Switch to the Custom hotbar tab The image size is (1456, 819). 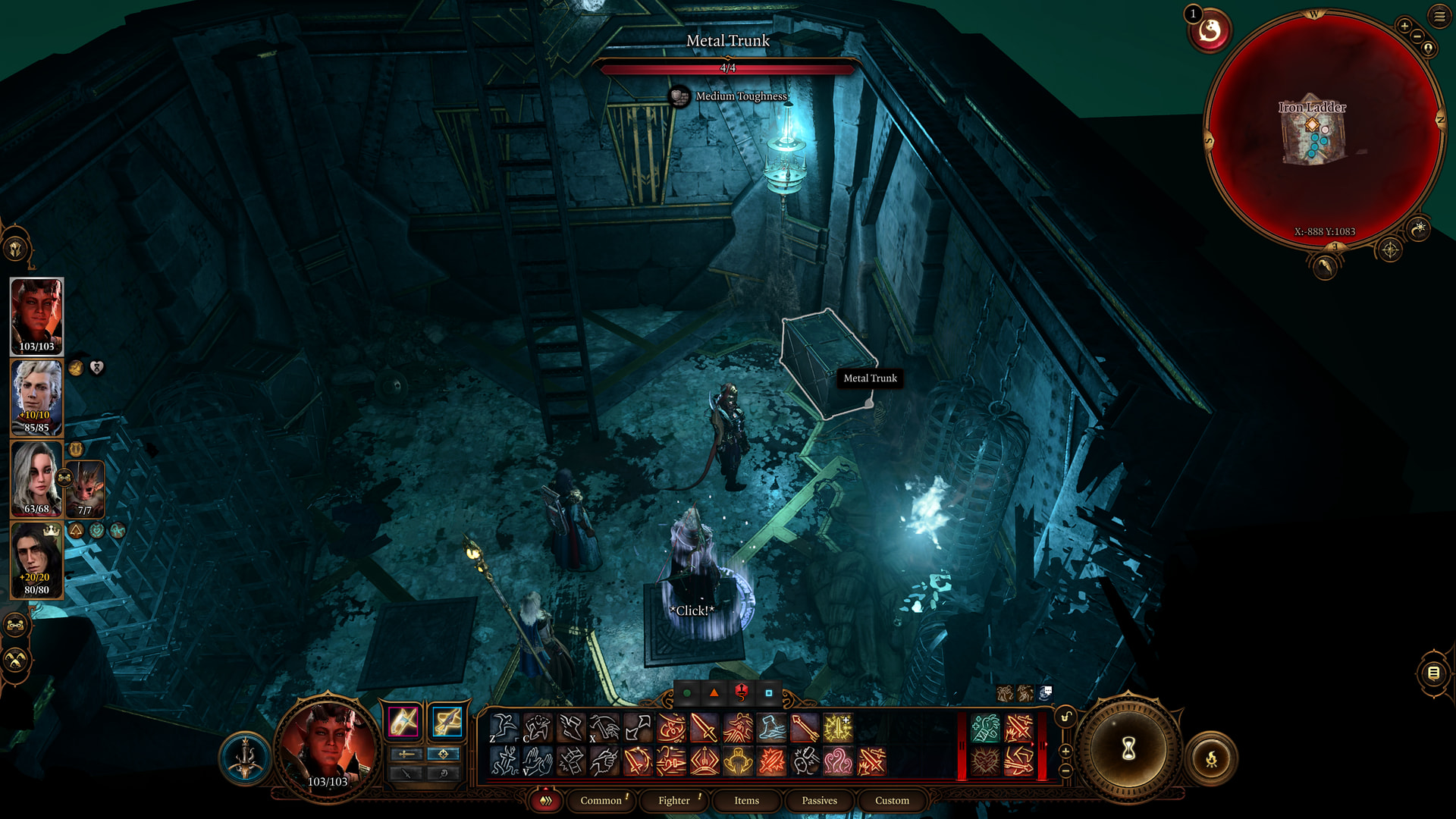point(892,800)
